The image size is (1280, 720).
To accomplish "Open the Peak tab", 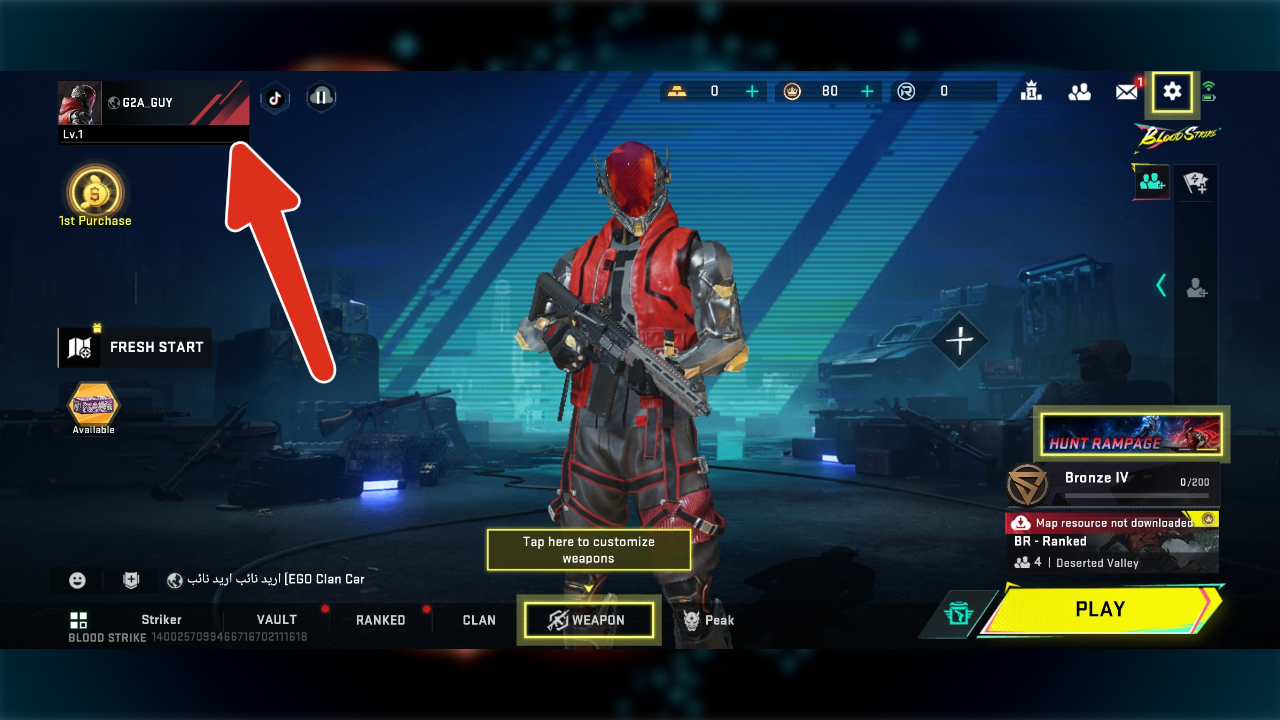I will (708, 620).
